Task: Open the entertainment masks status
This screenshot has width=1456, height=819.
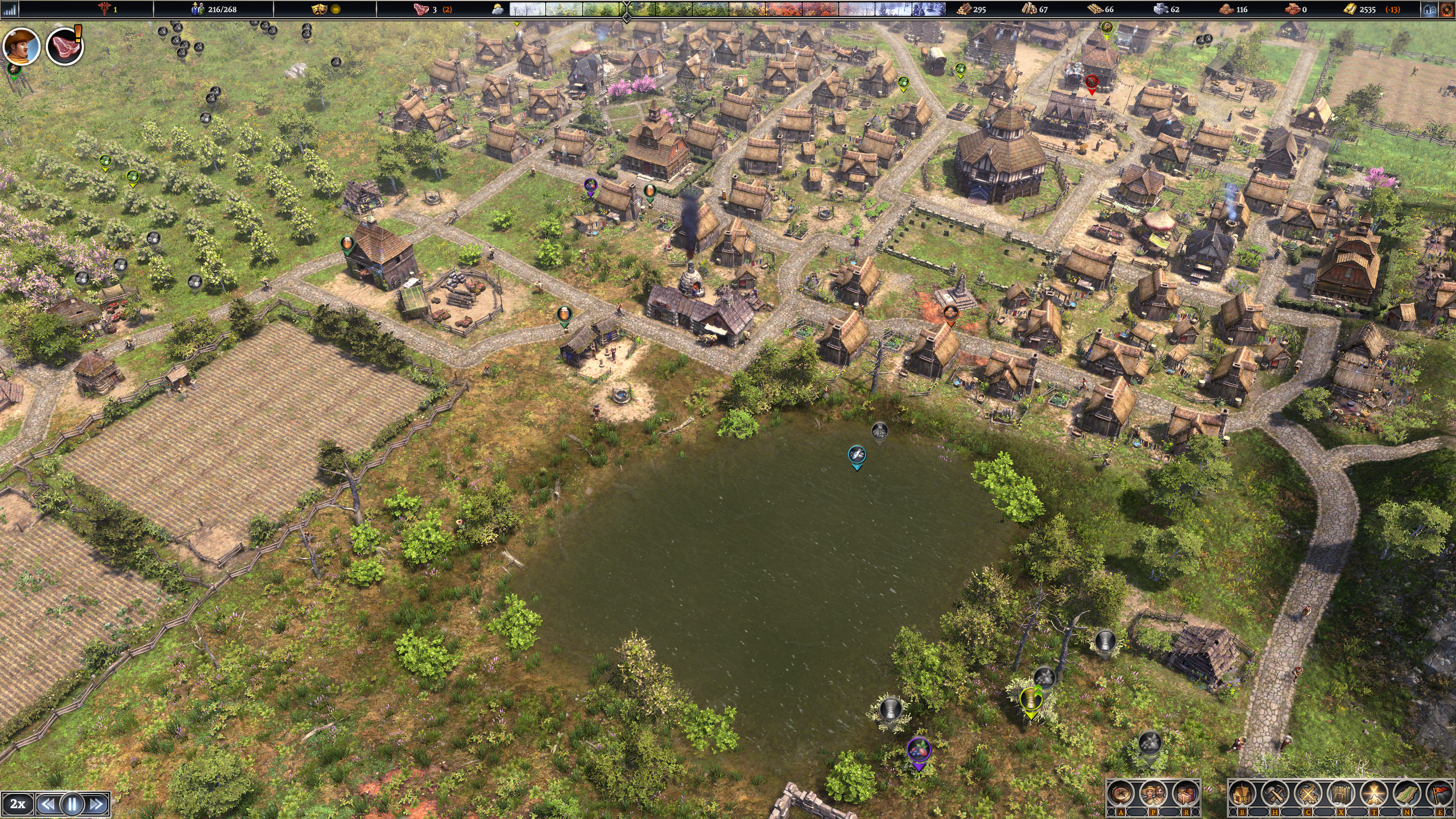Action: pos(320,9)
